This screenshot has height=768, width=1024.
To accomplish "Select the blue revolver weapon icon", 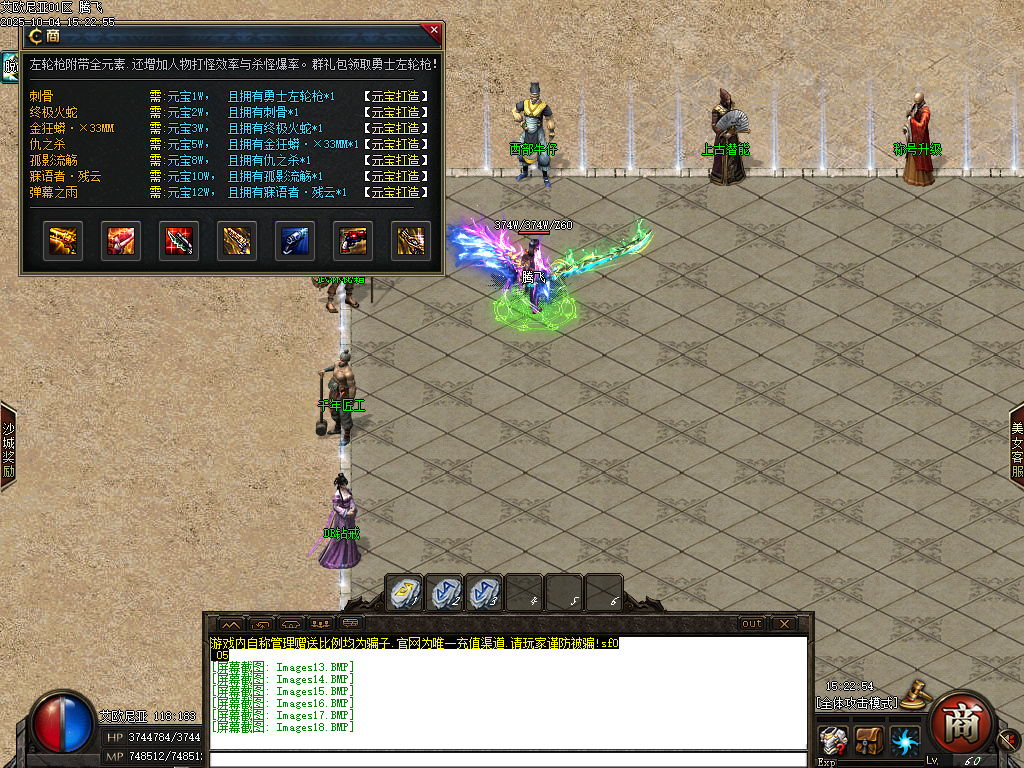I will pyautogui.click(x=295, y=241).
